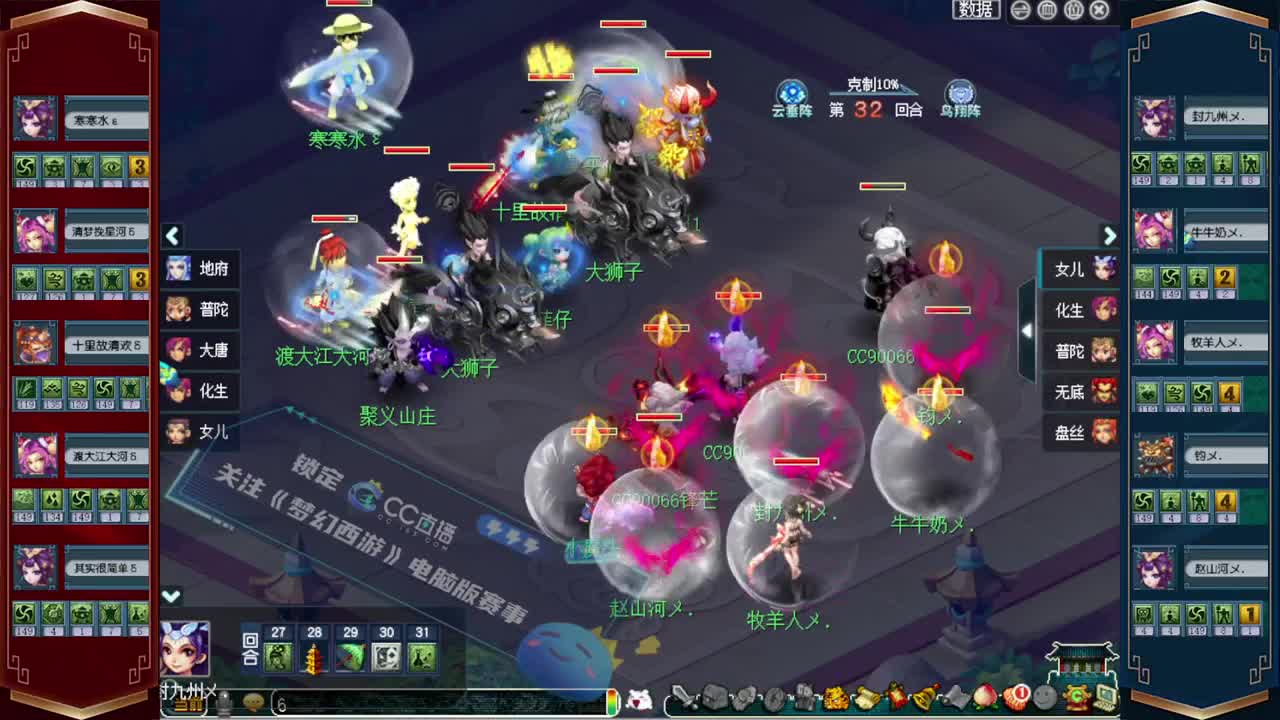Select the 鸟翔阵 formation icon near the round counter
Image resolution: width=1280 pixels, height=720 pixels.
(960, 92)
